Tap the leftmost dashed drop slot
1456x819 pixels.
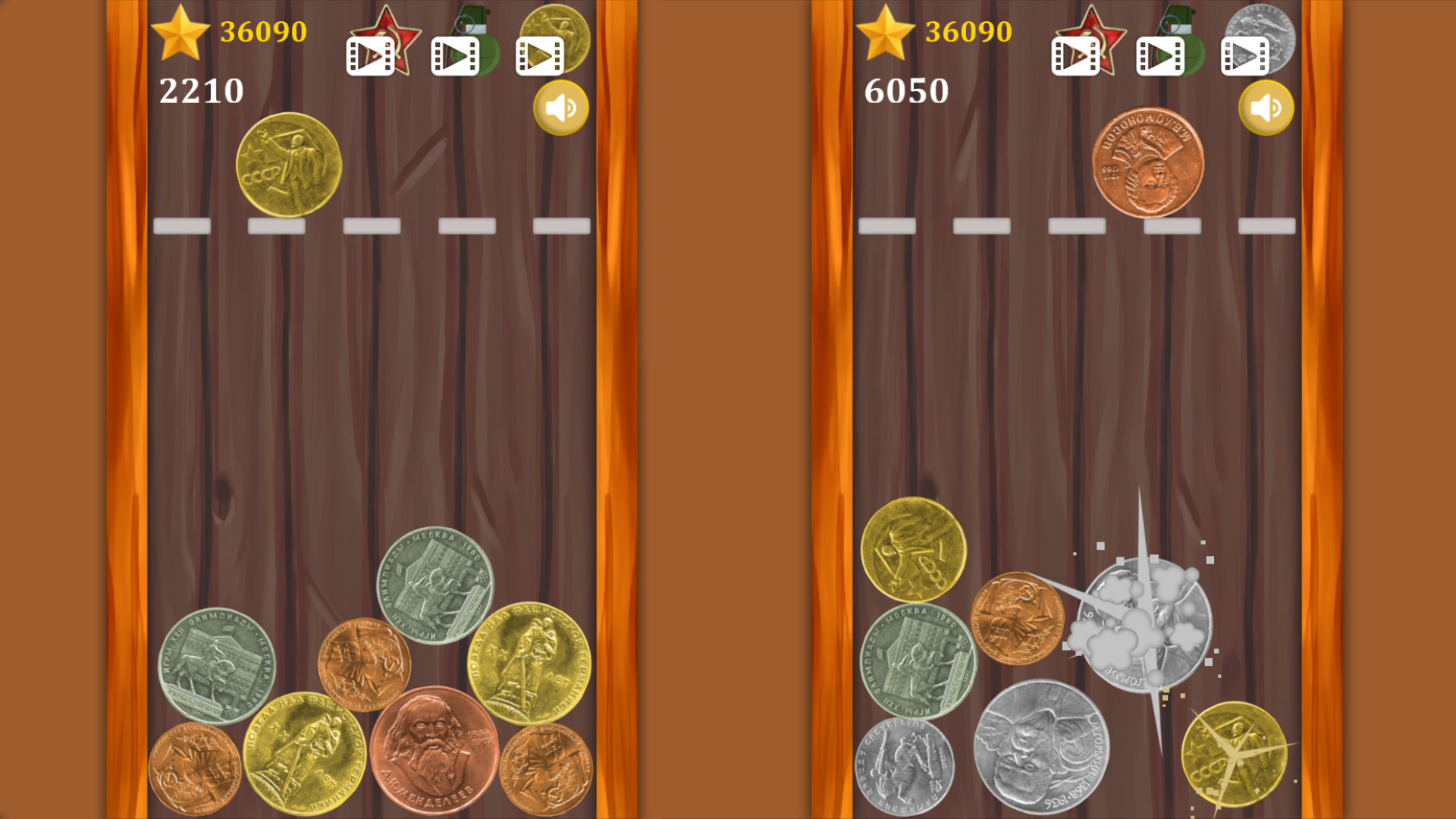(182, 225)
